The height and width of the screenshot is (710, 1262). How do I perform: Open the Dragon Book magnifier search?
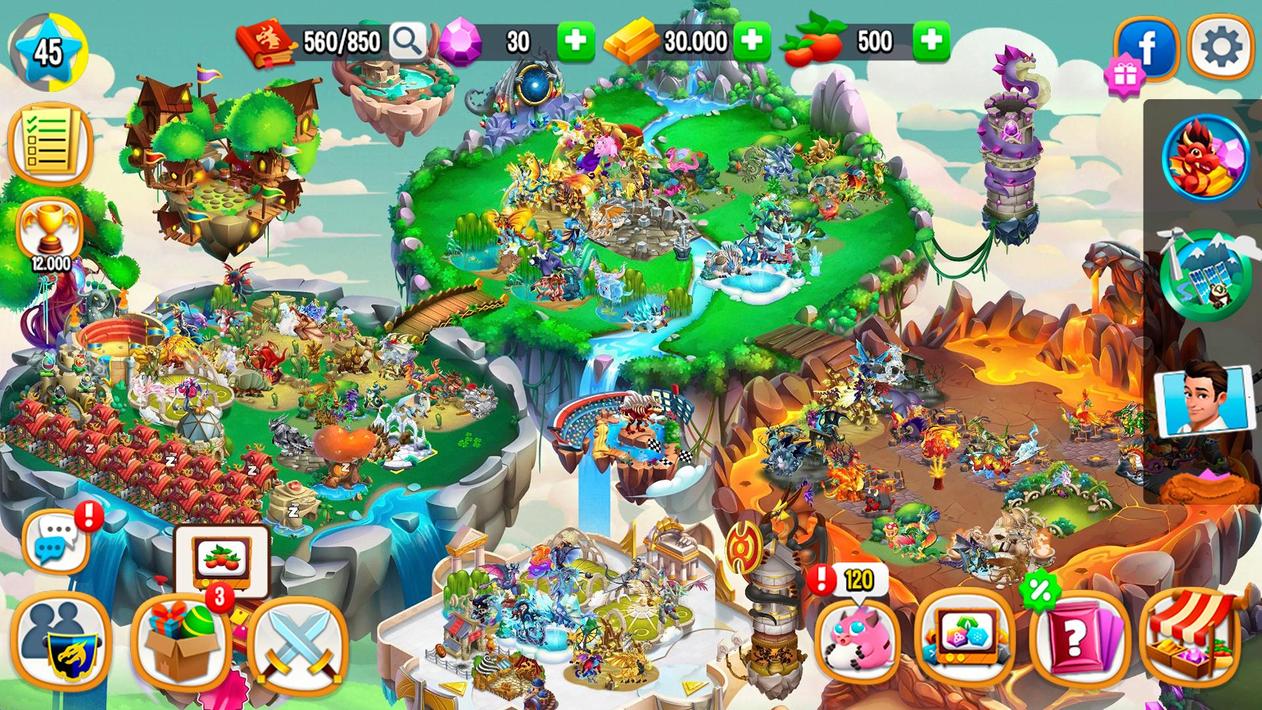pos(407,41)
